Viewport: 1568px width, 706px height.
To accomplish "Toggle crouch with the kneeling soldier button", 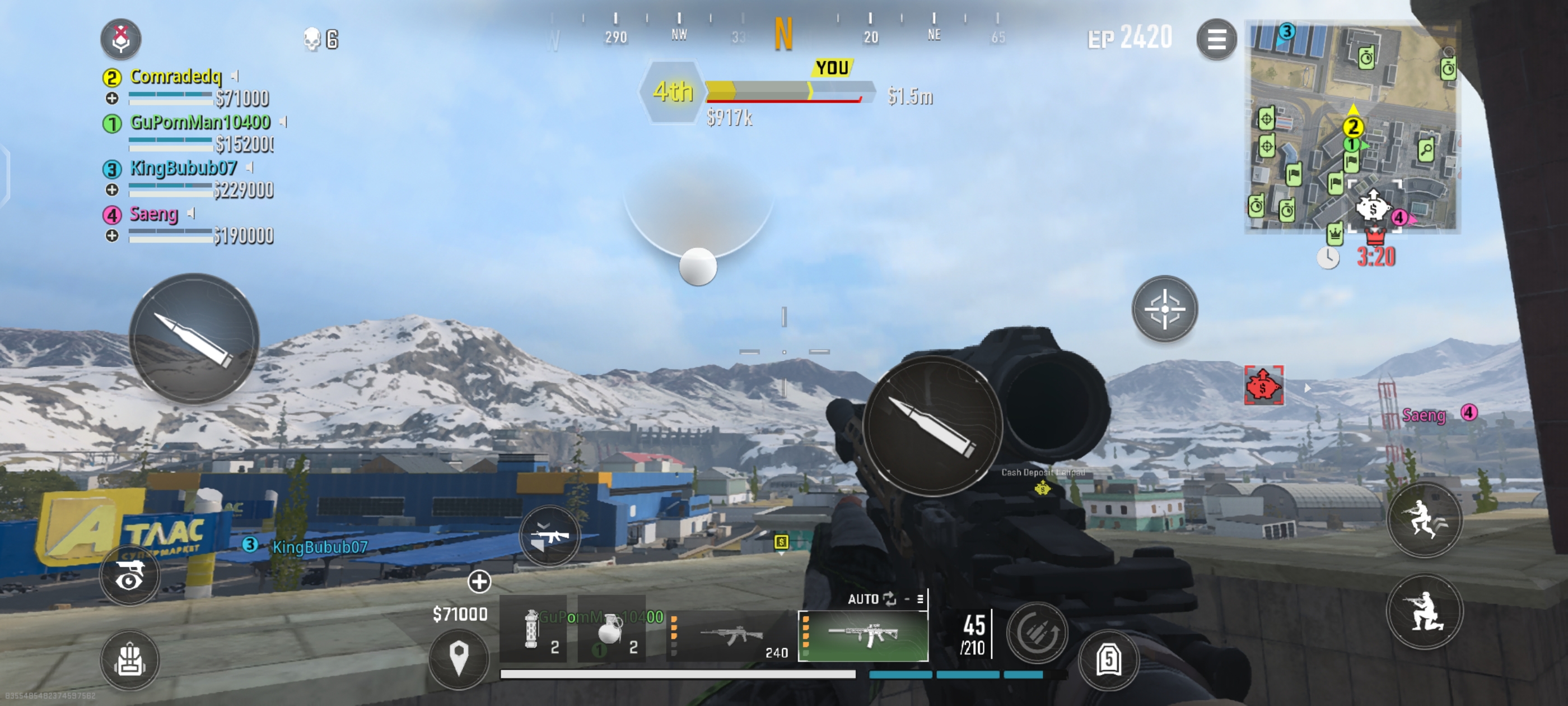I will (x=1424, y=611).
